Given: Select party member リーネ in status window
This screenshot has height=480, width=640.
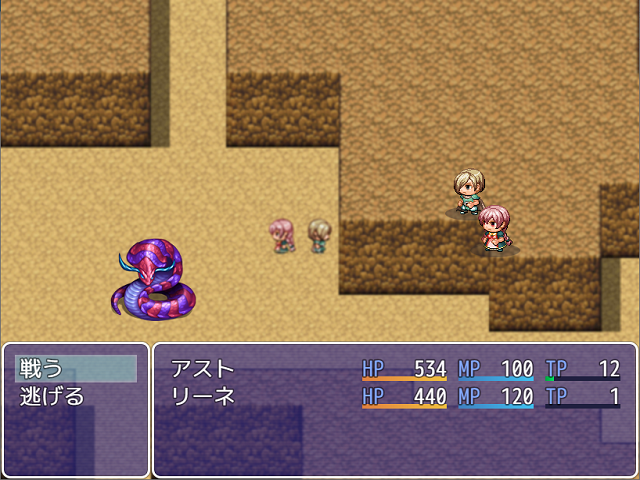Looking at the screenshot, I should tap(203, 396).
